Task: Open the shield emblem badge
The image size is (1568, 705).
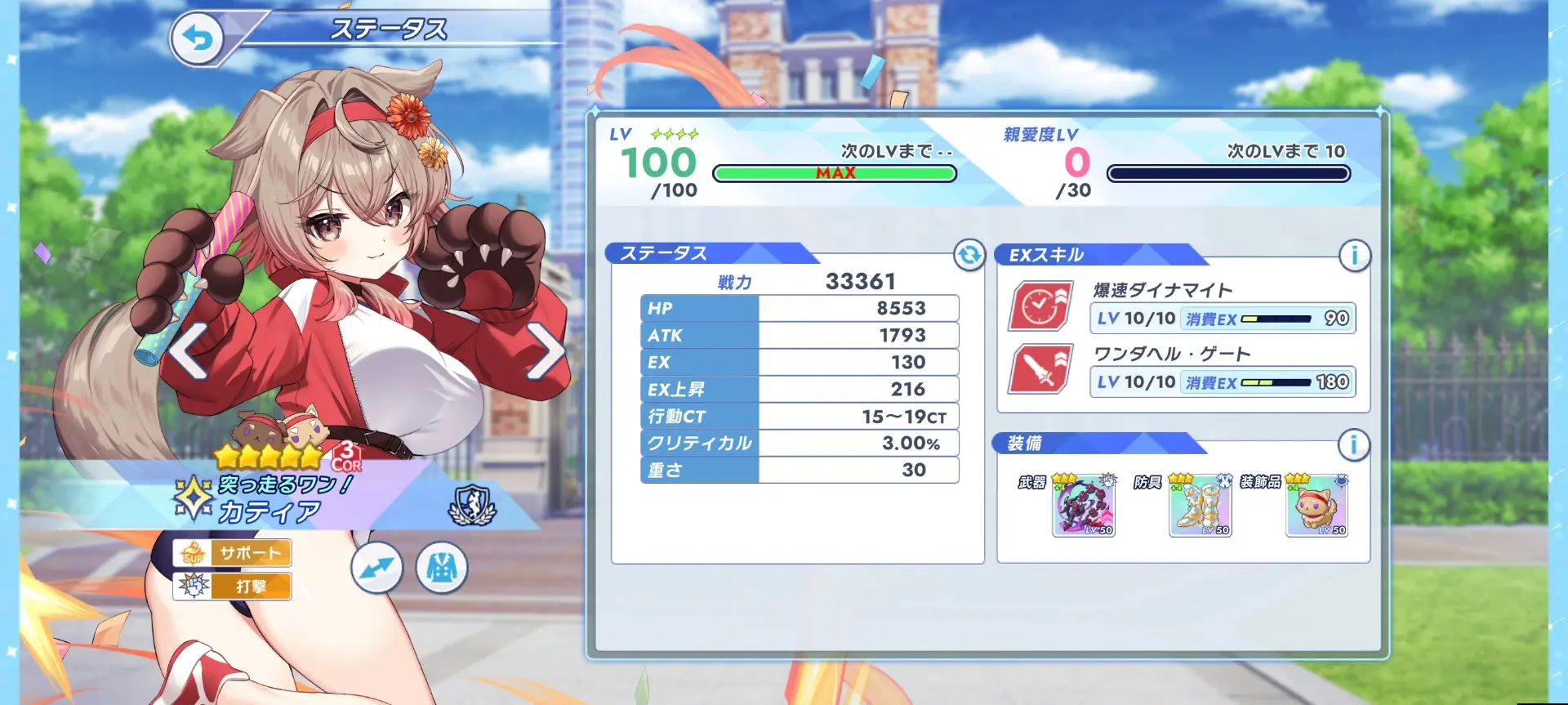Action: 472,505
